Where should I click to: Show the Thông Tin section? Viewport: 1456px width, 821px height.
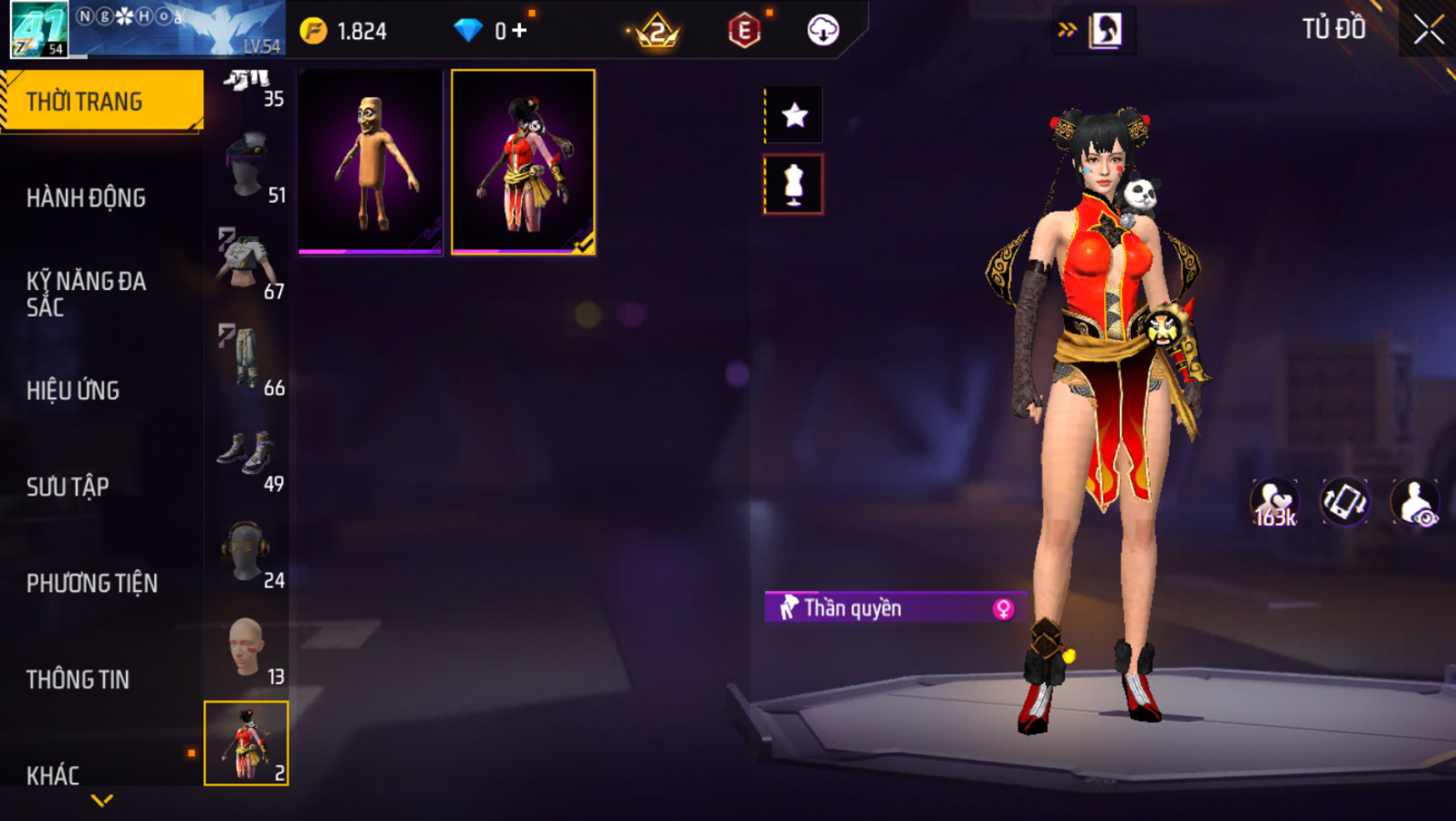point(78,679)
